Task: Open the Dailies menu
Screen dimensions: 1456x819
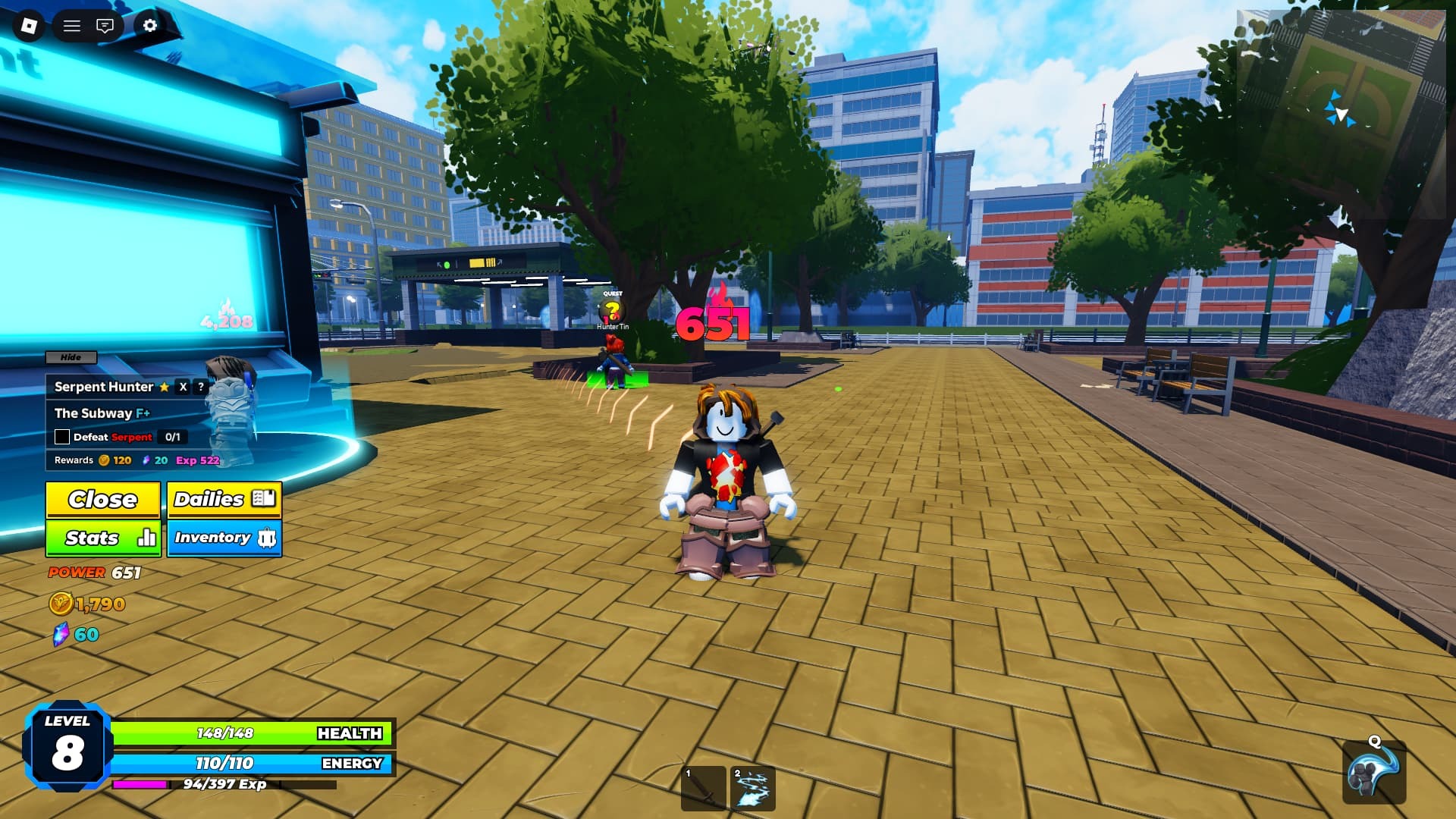Action: tap(224, 500)
